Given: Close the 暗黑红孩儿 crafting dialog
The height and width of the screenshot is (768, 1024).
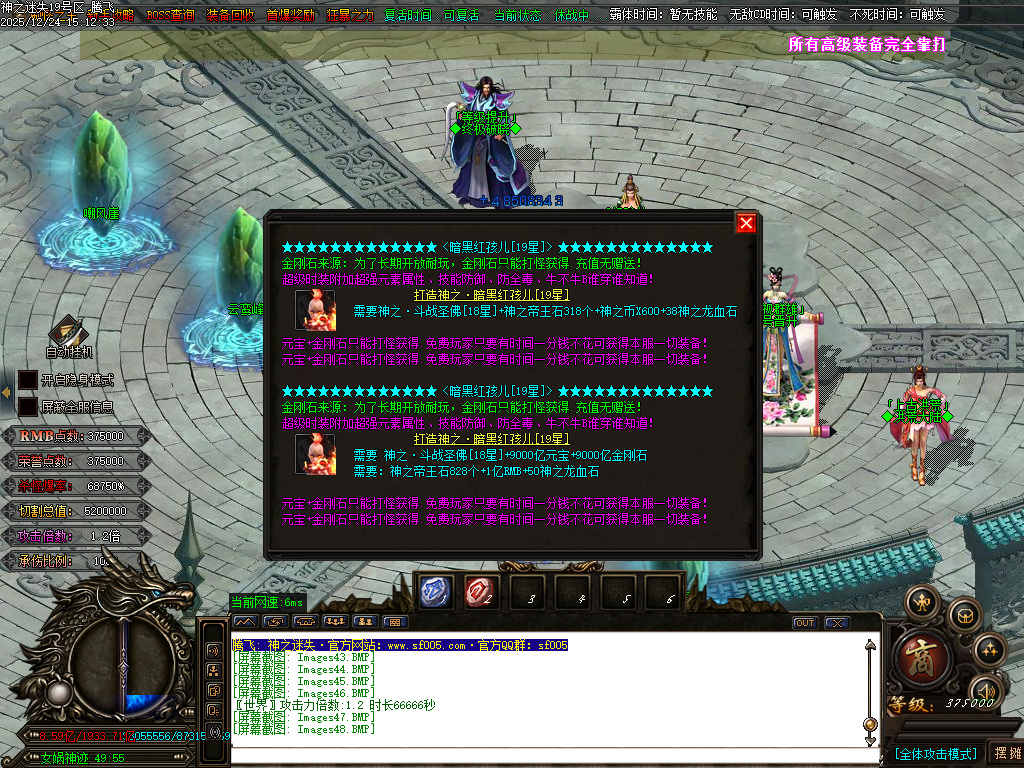Looking at the screenshot, I should (x=746, y=223).
